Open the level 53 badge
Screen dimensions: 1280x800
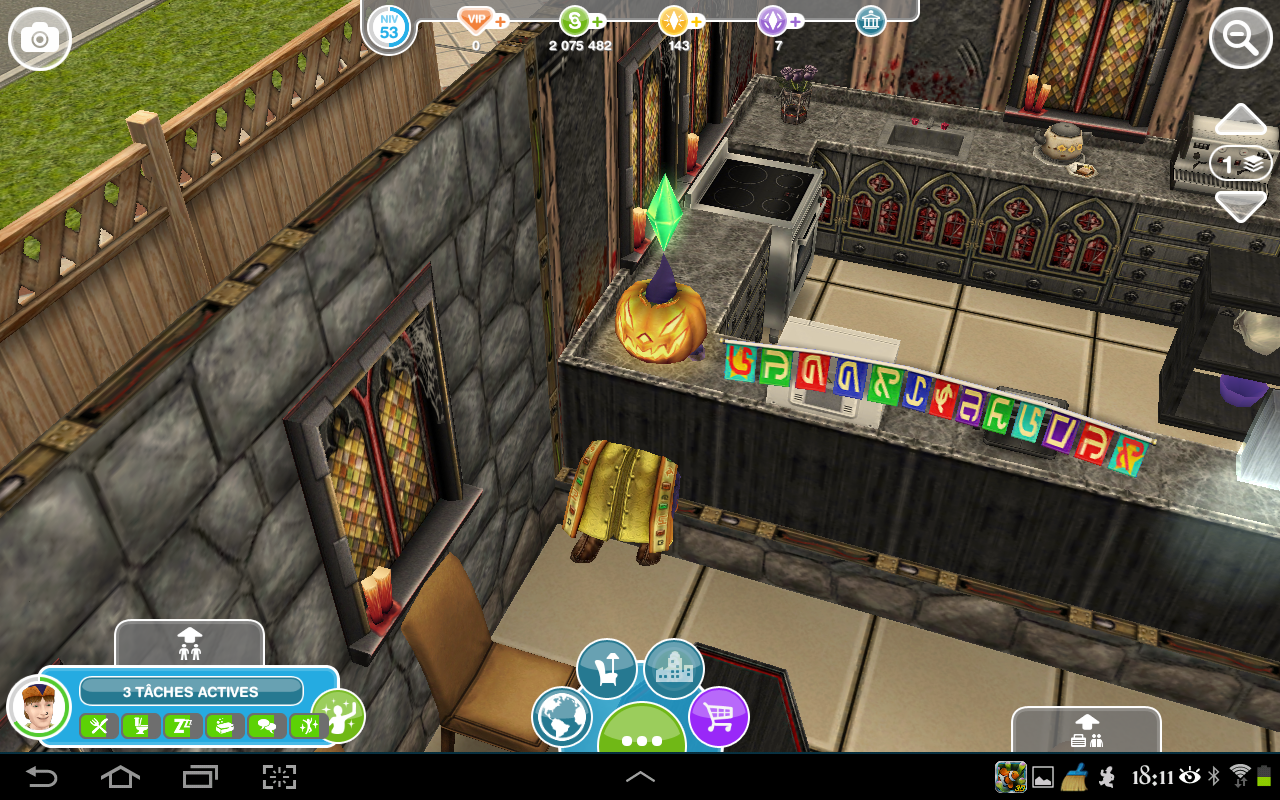[388, 28]
